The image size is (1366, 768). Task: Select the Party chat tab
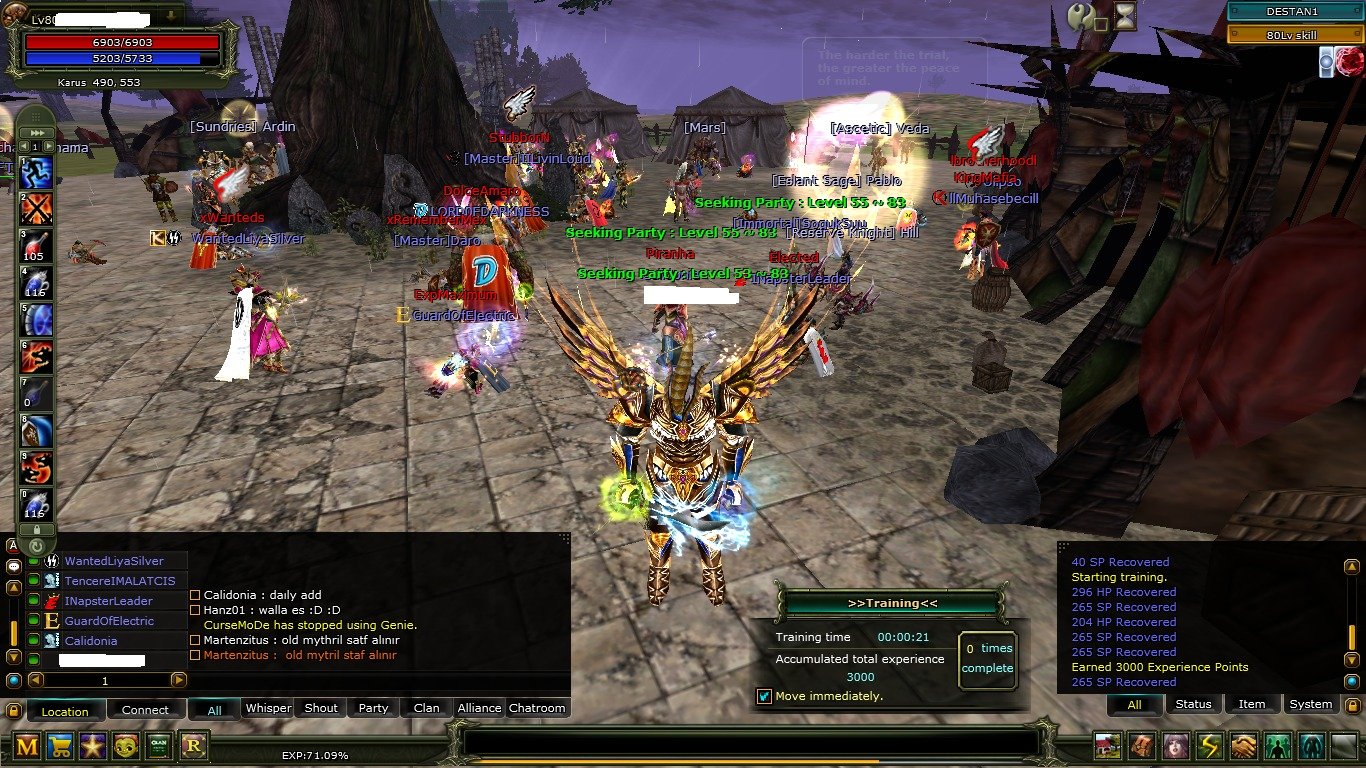click(373, 708)
